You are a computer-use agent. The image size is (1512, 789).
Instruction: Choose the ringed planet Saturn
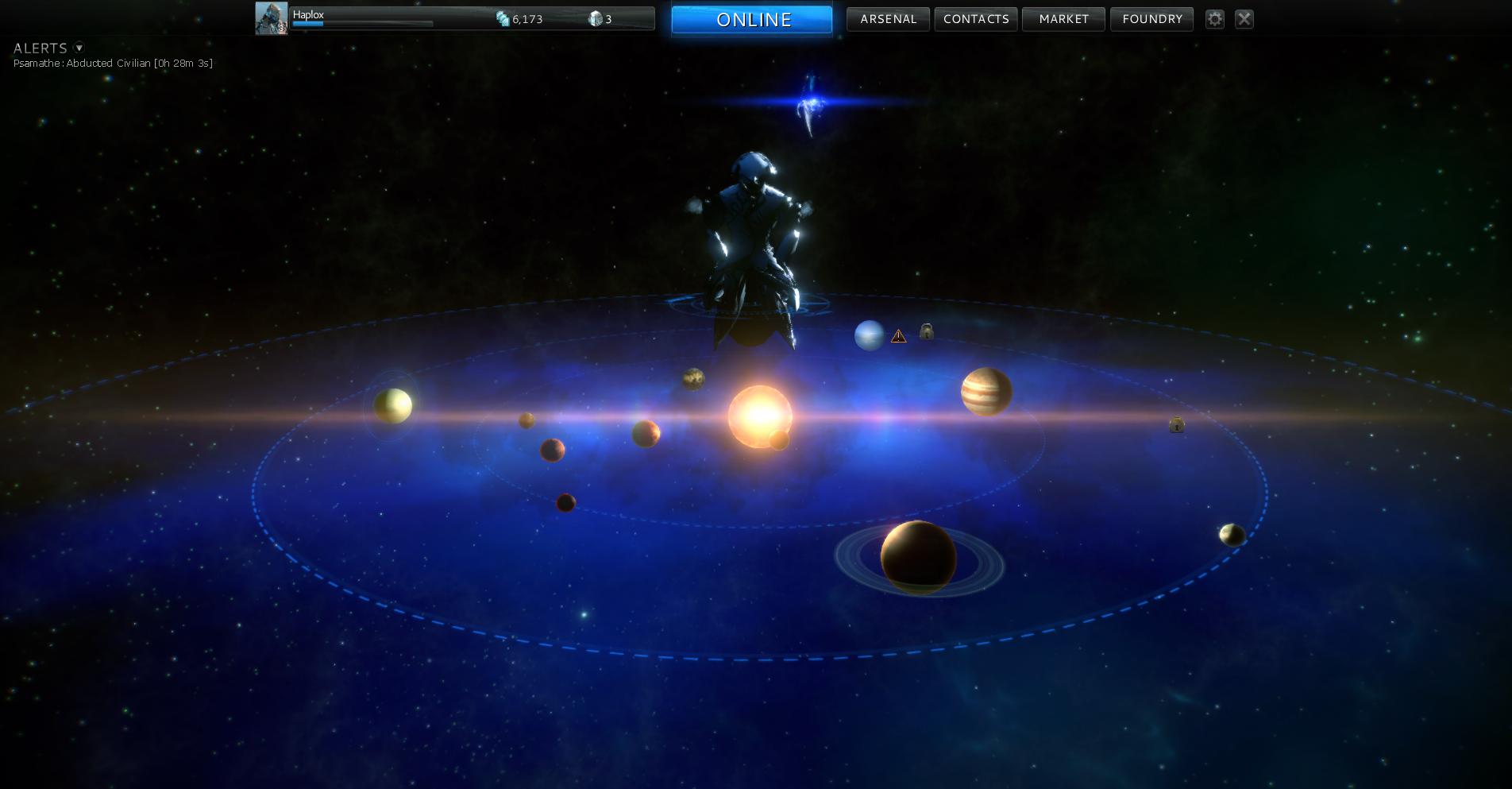pyautogui.click(x=919, y=558)
